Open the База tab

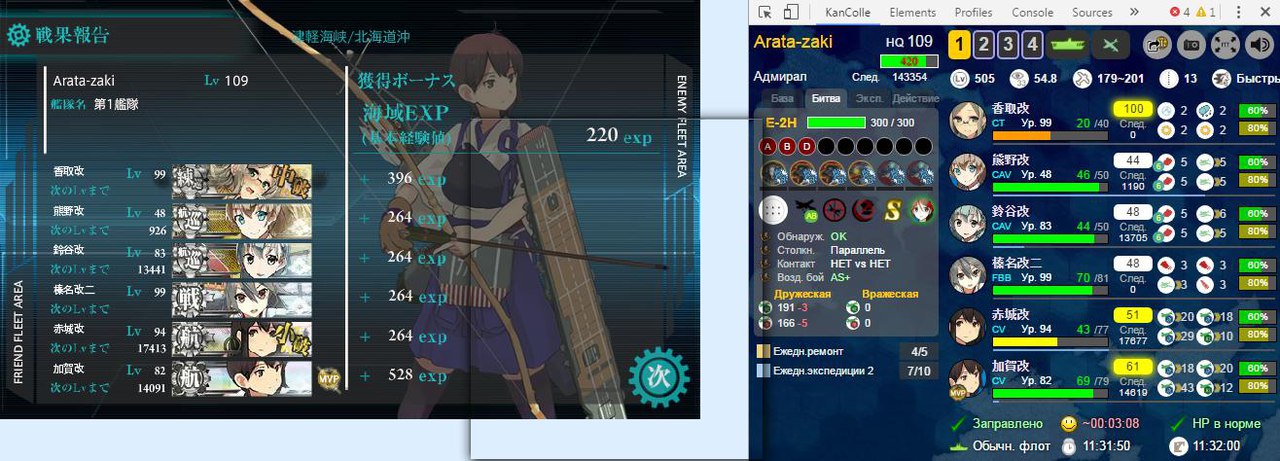pos(783,98)
